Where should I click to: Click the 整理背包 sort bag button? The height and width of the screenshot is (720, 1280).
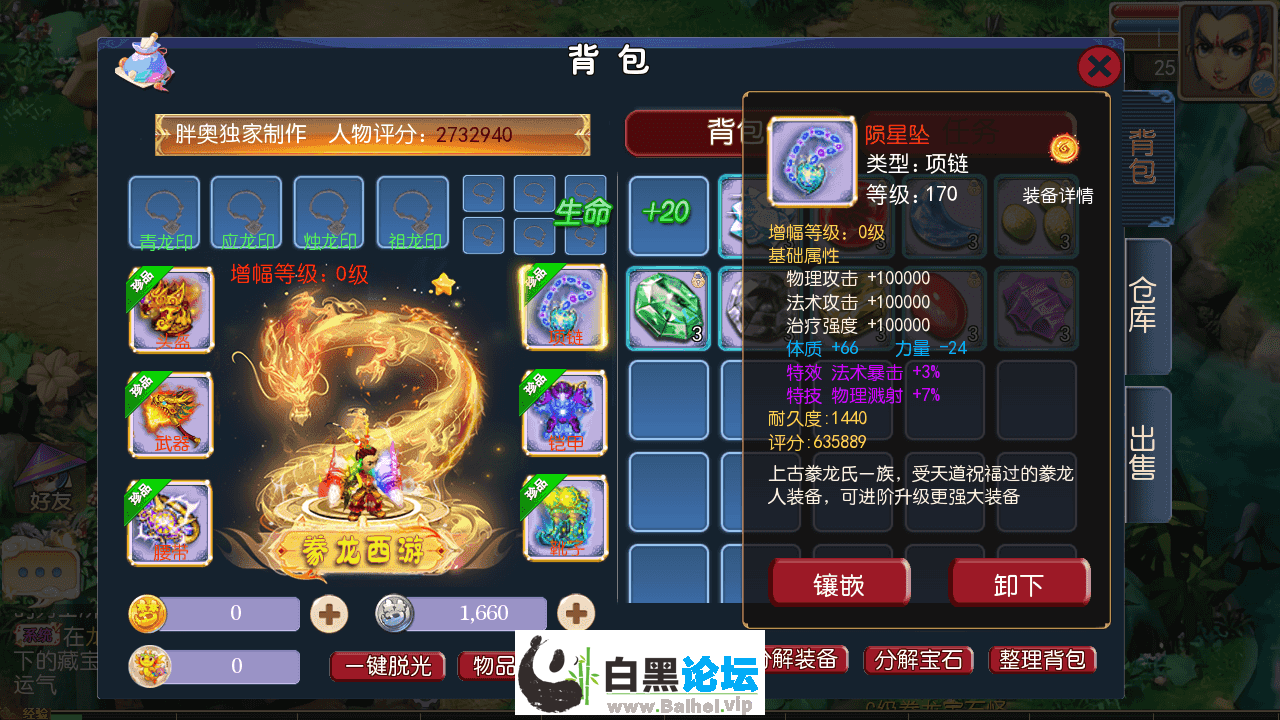click(x=1042, y=660)
